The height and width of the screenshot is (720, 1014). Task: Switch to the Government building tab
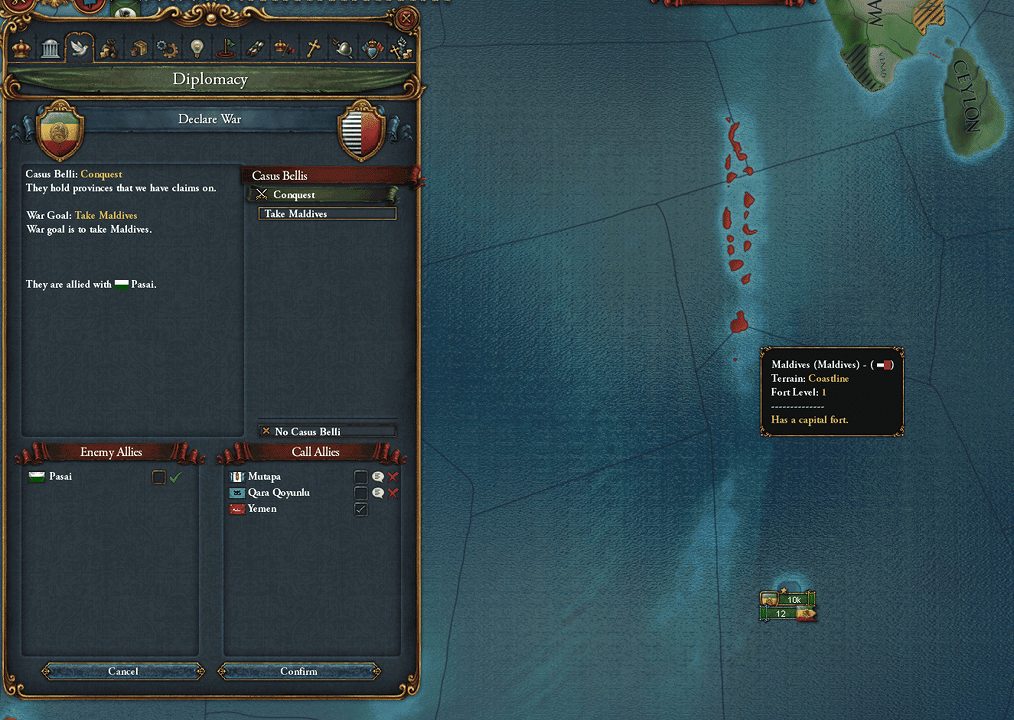50,47
